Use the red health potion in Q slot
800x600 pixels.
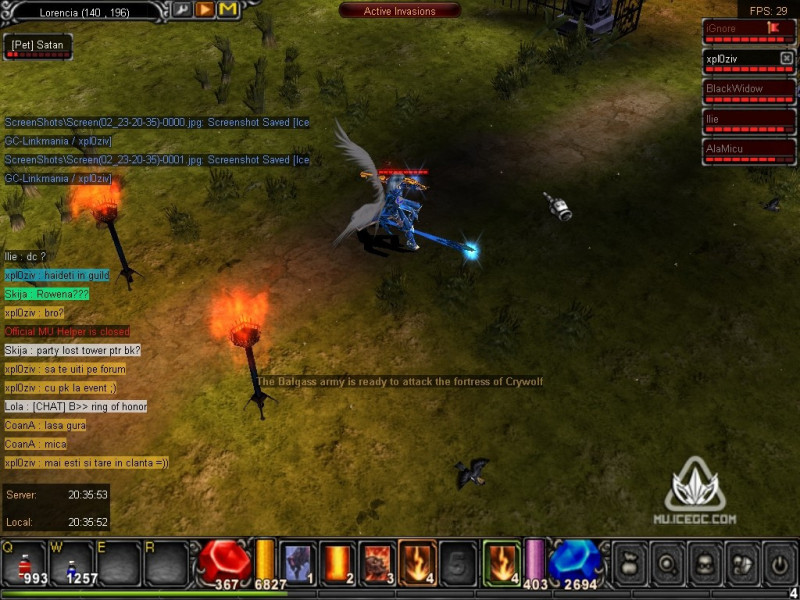click(23, 563)
